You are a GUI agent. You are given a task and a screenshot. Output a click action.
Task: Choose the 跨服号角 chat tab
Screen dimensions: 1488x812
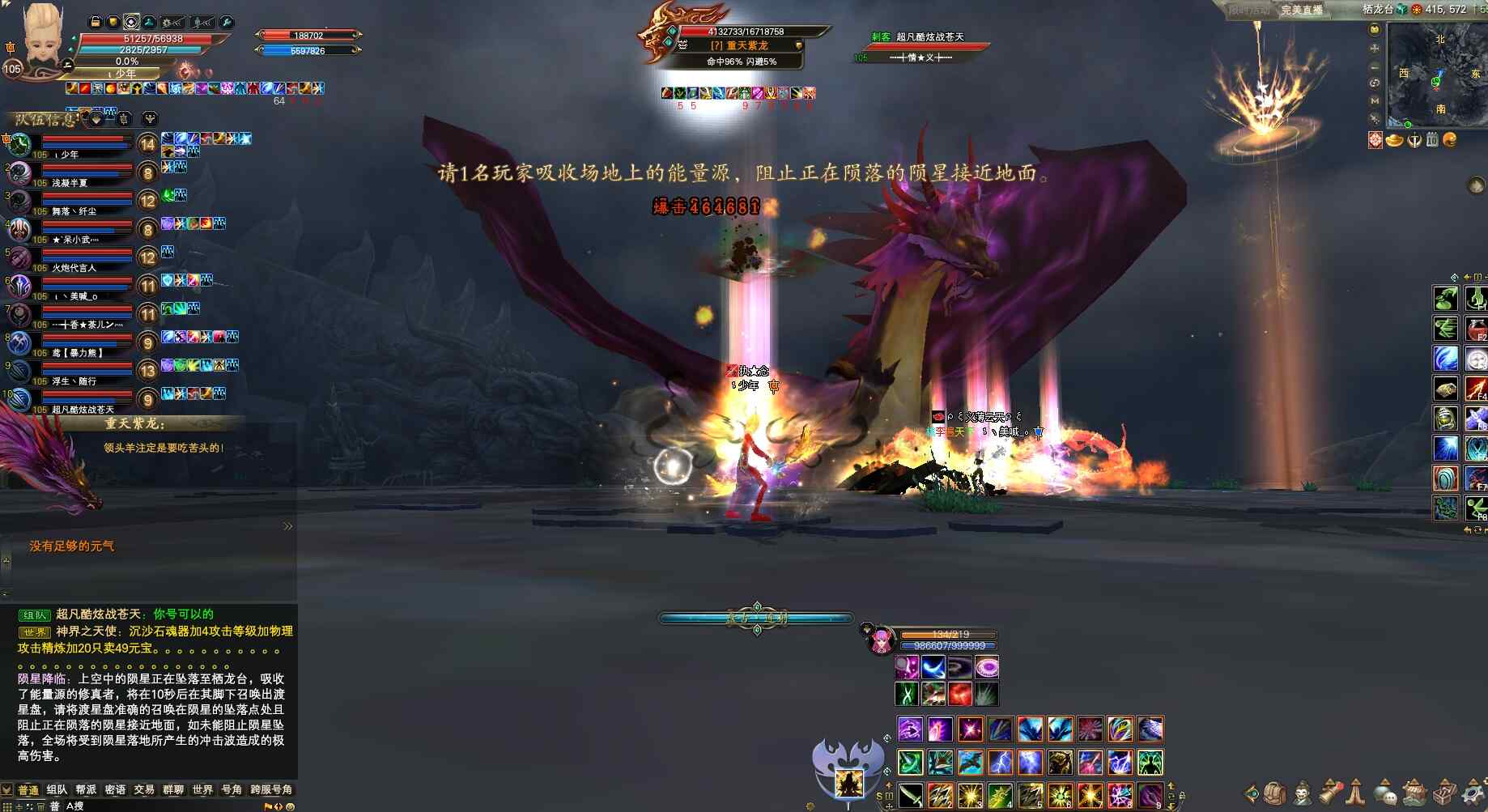tap(271, 789)
